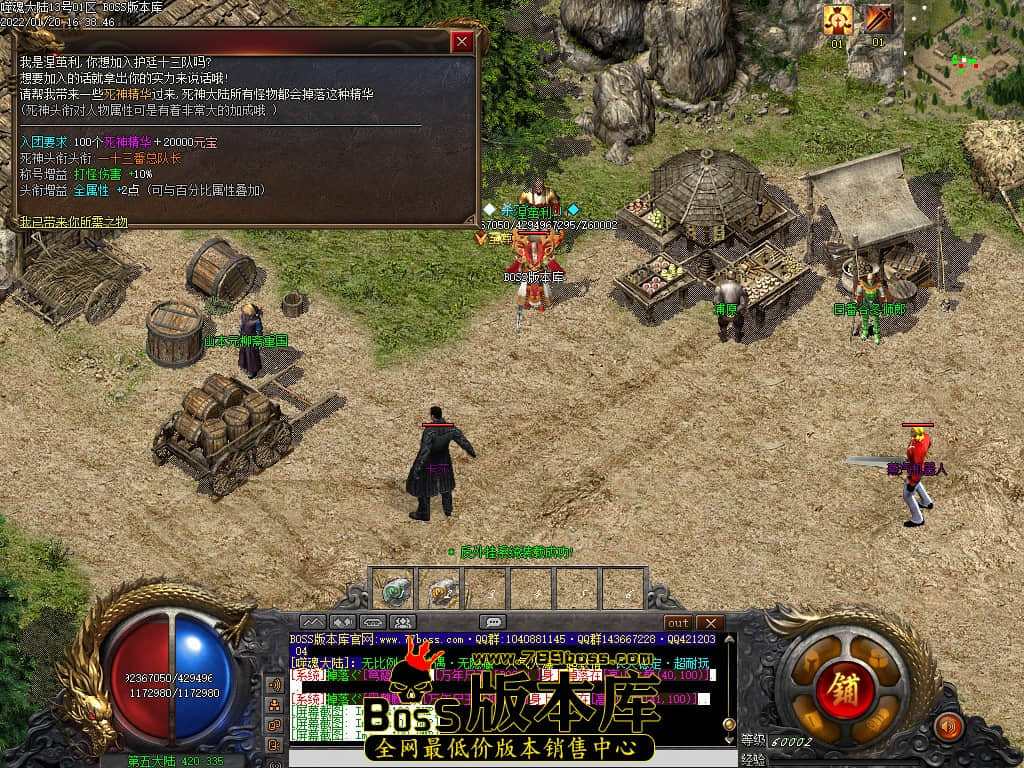1024x768 pixels.
Task: Use the green coiled item in the hotbar
Action: coord(396,590)
